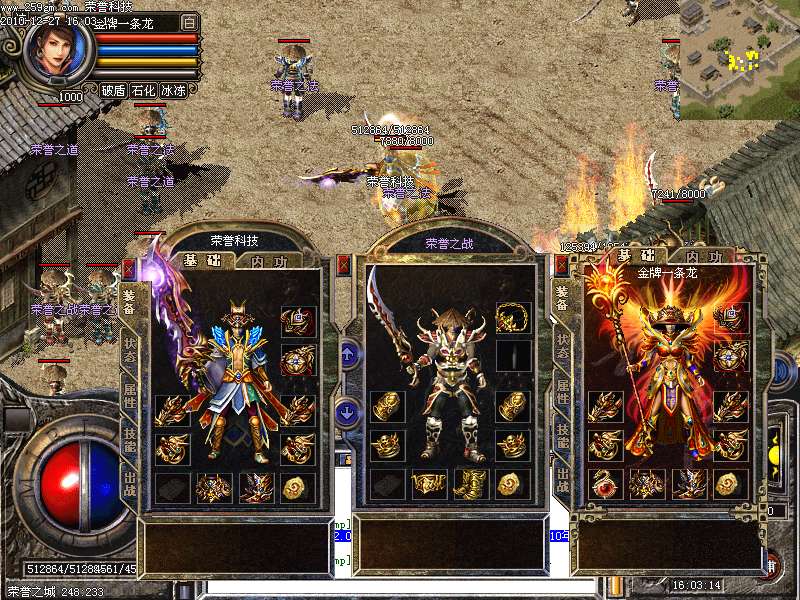Select the golden boots slot in 荣誉之战 panel
This screenshot has height=600, width=800.
click(x=471, y=485)
